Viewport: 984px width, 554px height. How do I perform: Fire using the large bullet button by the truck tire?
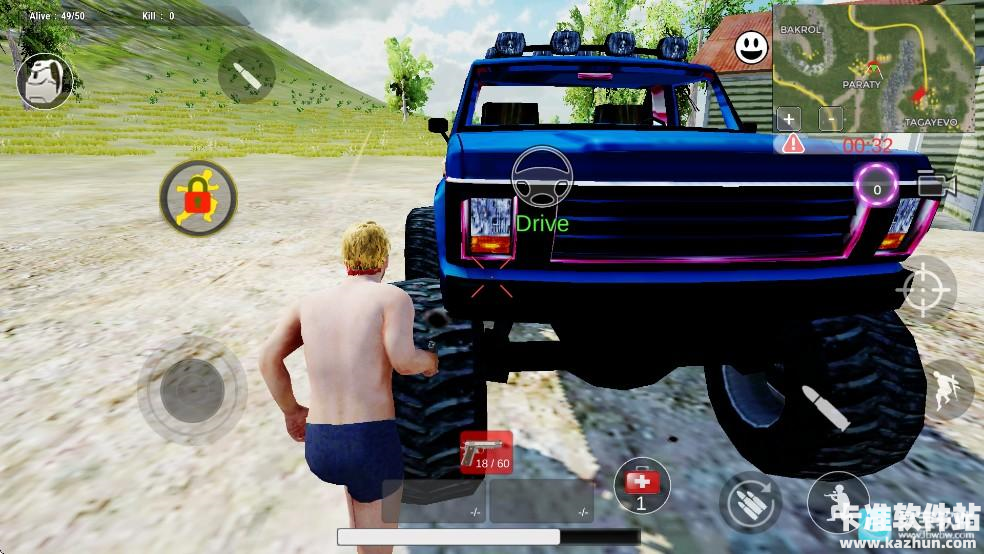825,407
